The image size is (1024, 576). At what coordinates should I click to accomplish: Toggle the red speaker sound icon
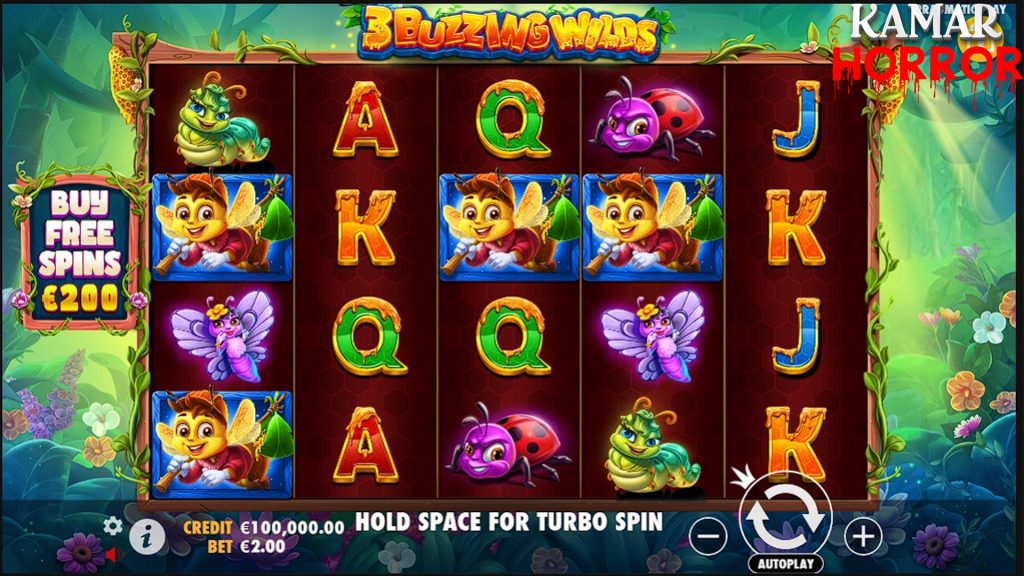point(113,553)
